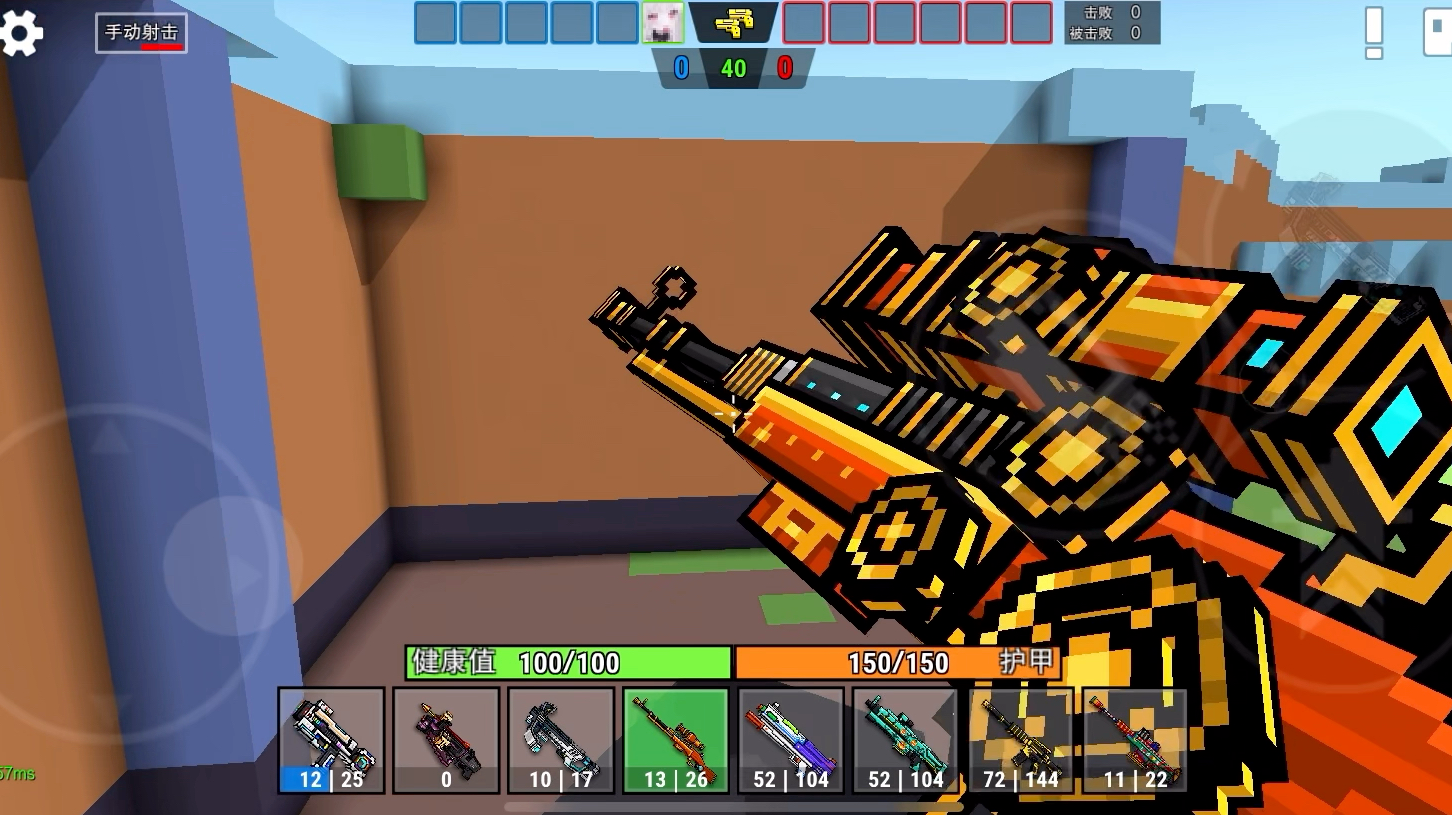Select the white rifle slot with 12|25 ammo
This screenshot has width=1452, height=815.
point(331,740)
